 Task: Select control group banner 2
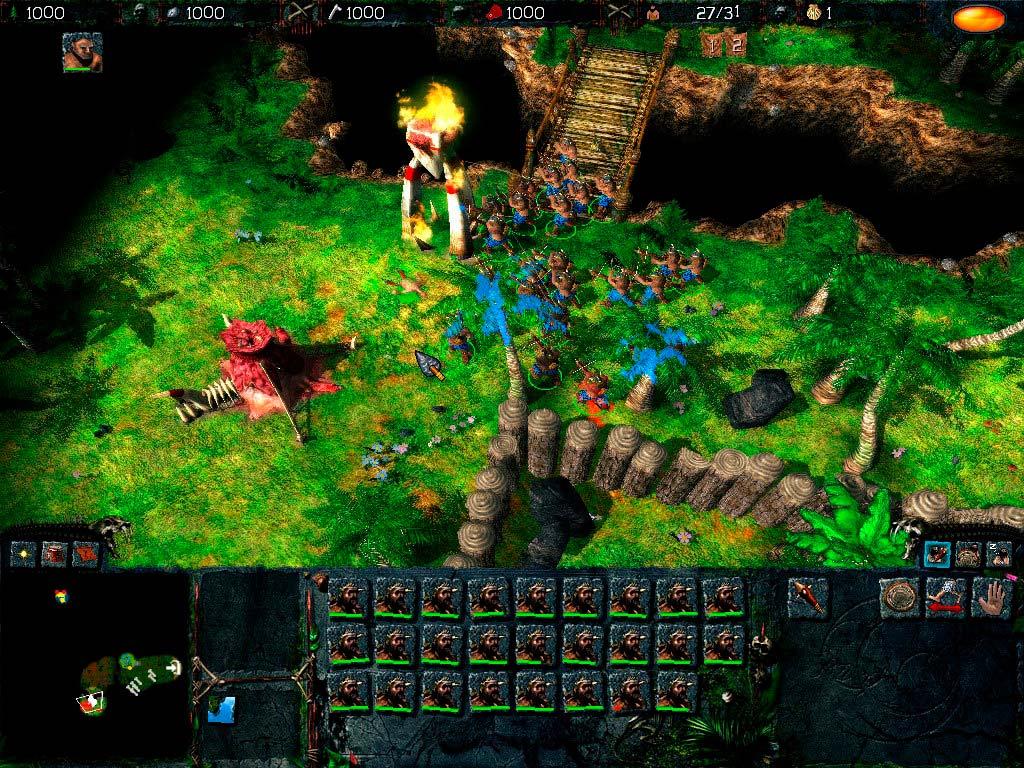[736, 45]
